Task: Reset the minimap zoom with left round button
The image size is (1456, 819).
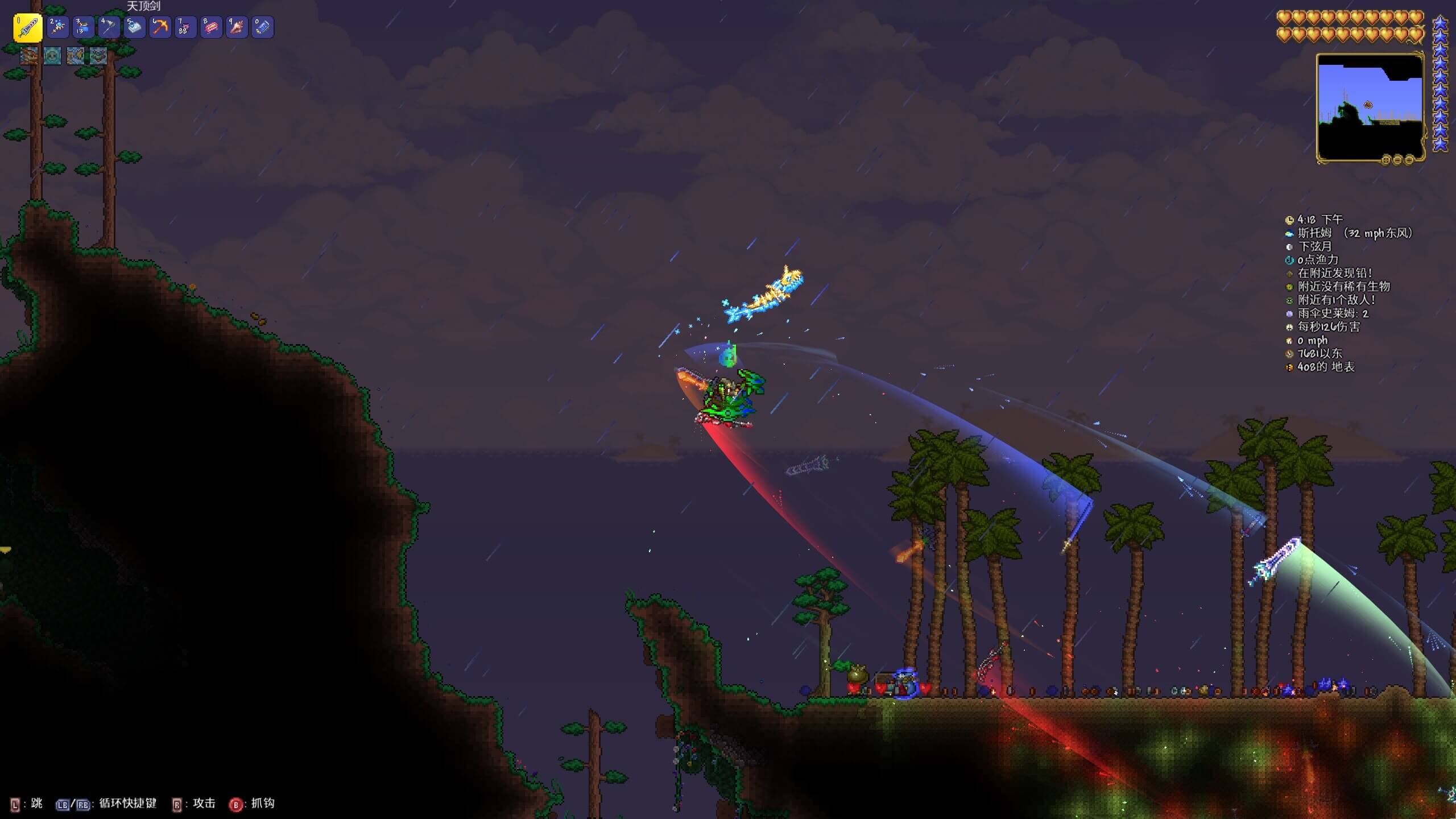Action: coord(1386,160)
